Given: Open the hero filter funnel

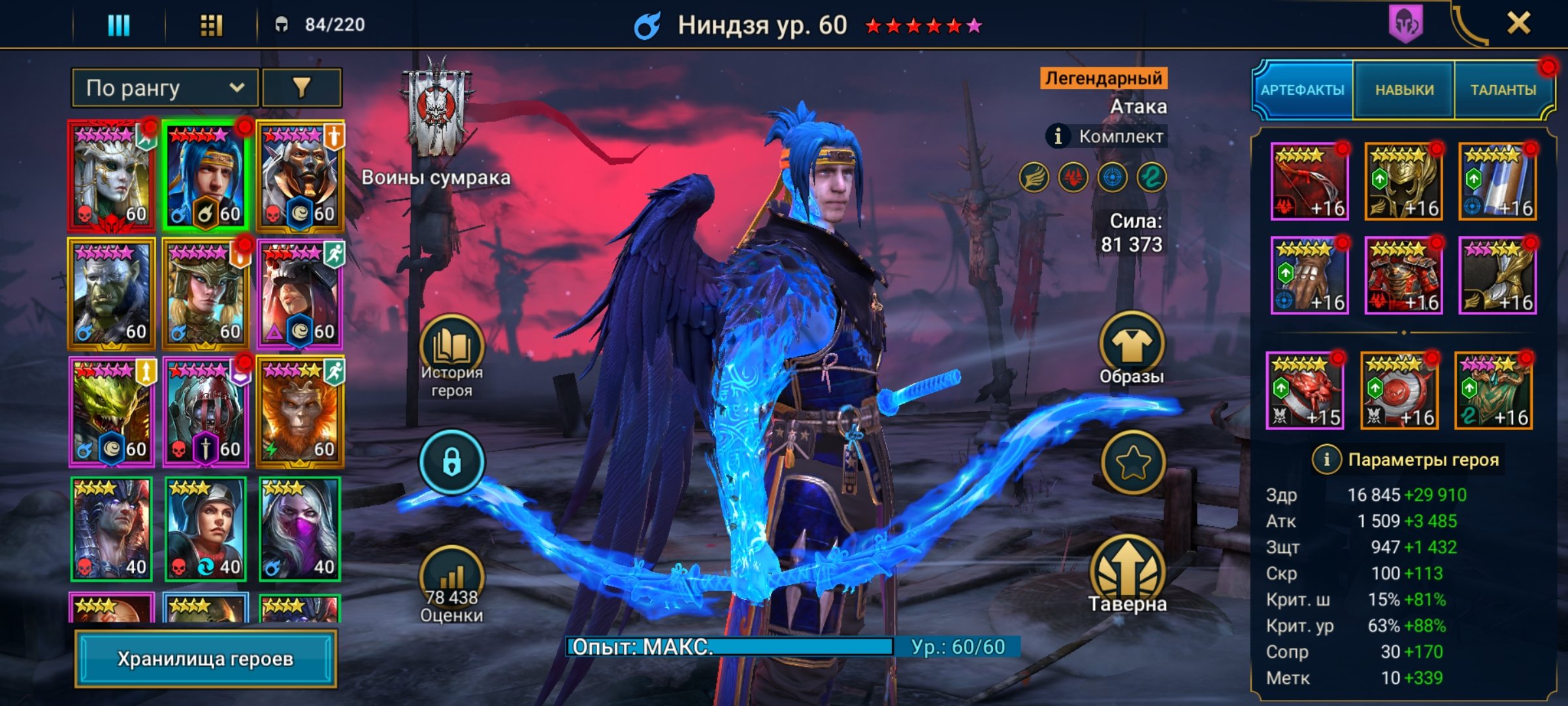Looking at the screenshot, I should [x=301, y=88].
